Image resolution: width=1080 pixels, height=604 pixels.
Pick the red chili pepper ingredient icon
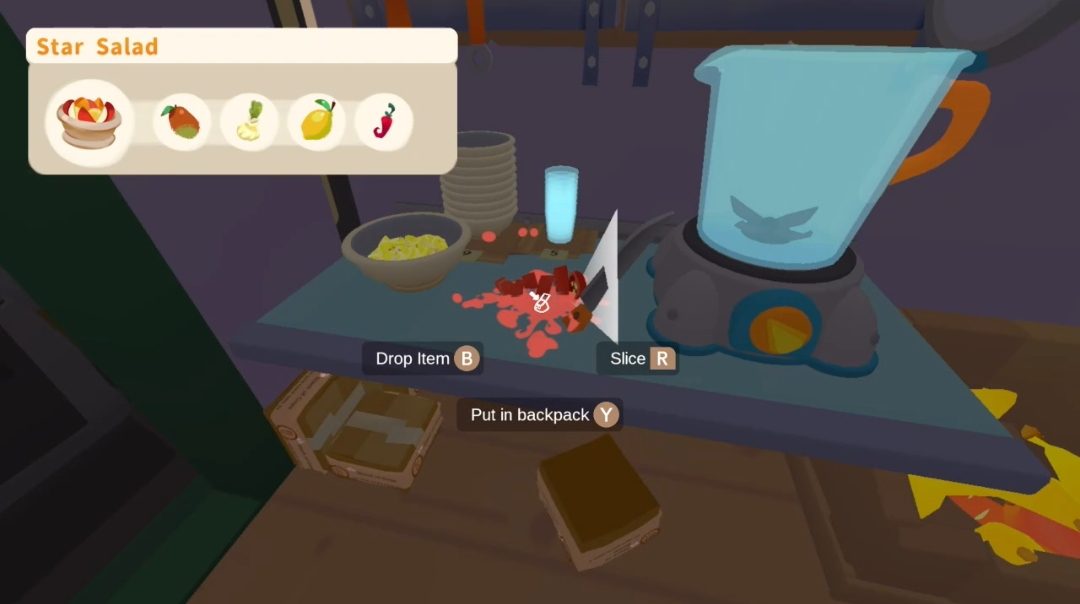384,122
